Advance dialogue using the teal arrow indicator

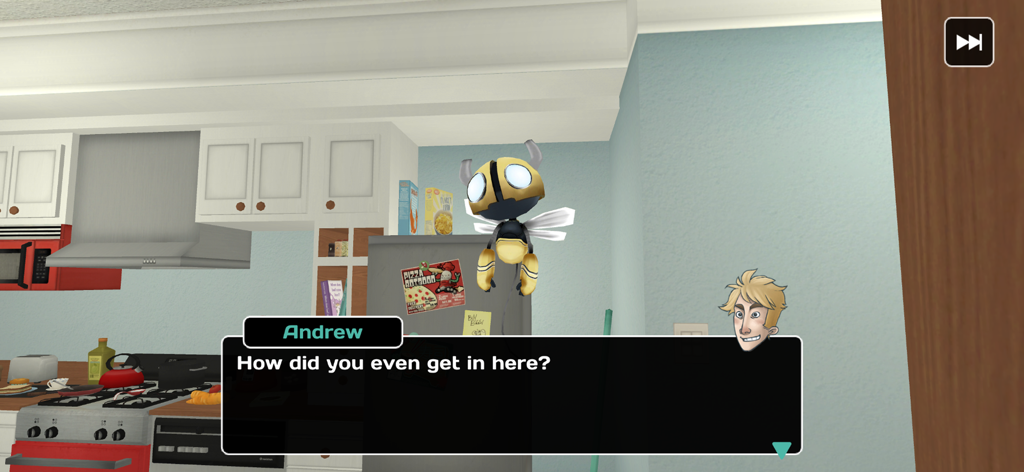click(x=781, y=449)
